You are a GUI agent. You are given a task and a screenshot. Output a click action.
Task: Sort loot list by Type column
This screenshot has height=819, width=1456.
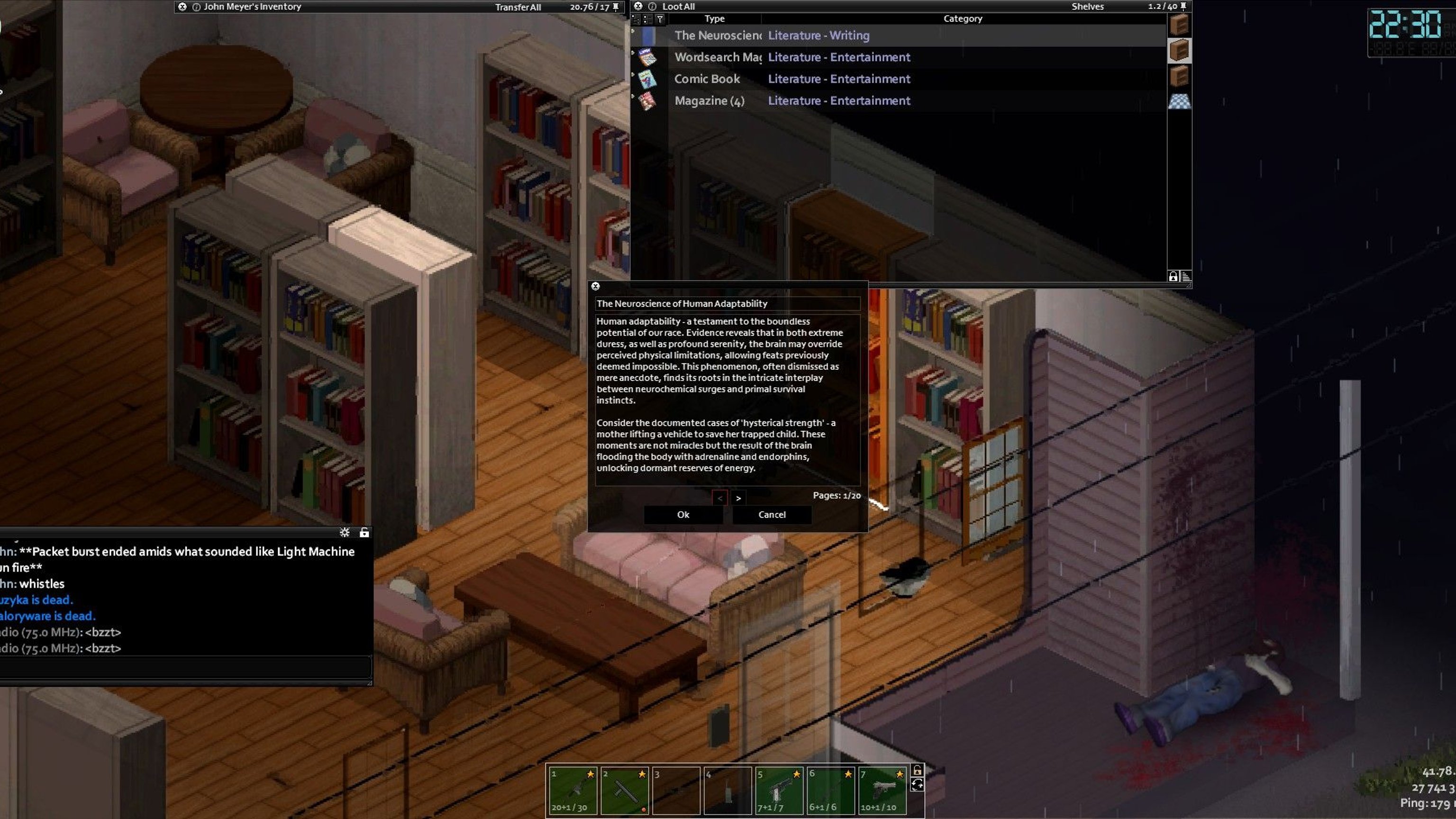(x=714, y=18)
